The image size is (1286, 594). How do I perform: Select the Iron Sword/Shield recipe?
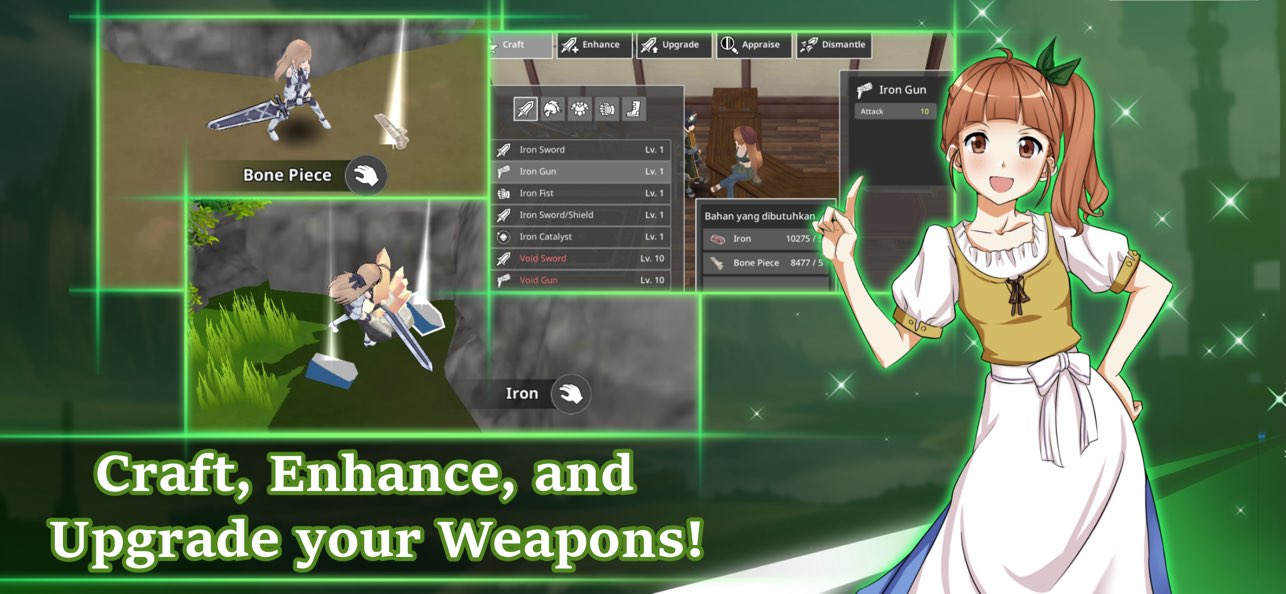coord(581,215)
